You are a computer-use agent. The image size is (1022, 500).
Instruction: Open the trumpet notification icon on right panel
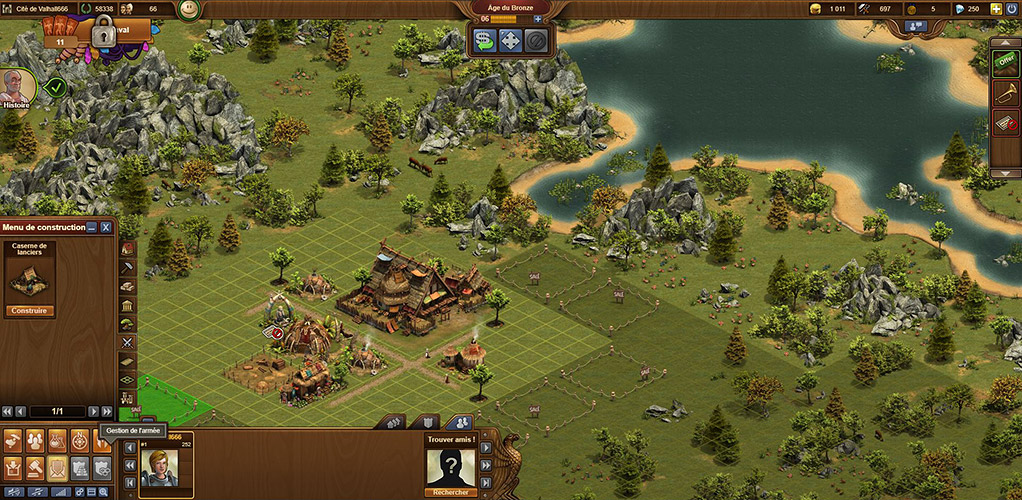pyautogui.click(x=1004, y=93)
